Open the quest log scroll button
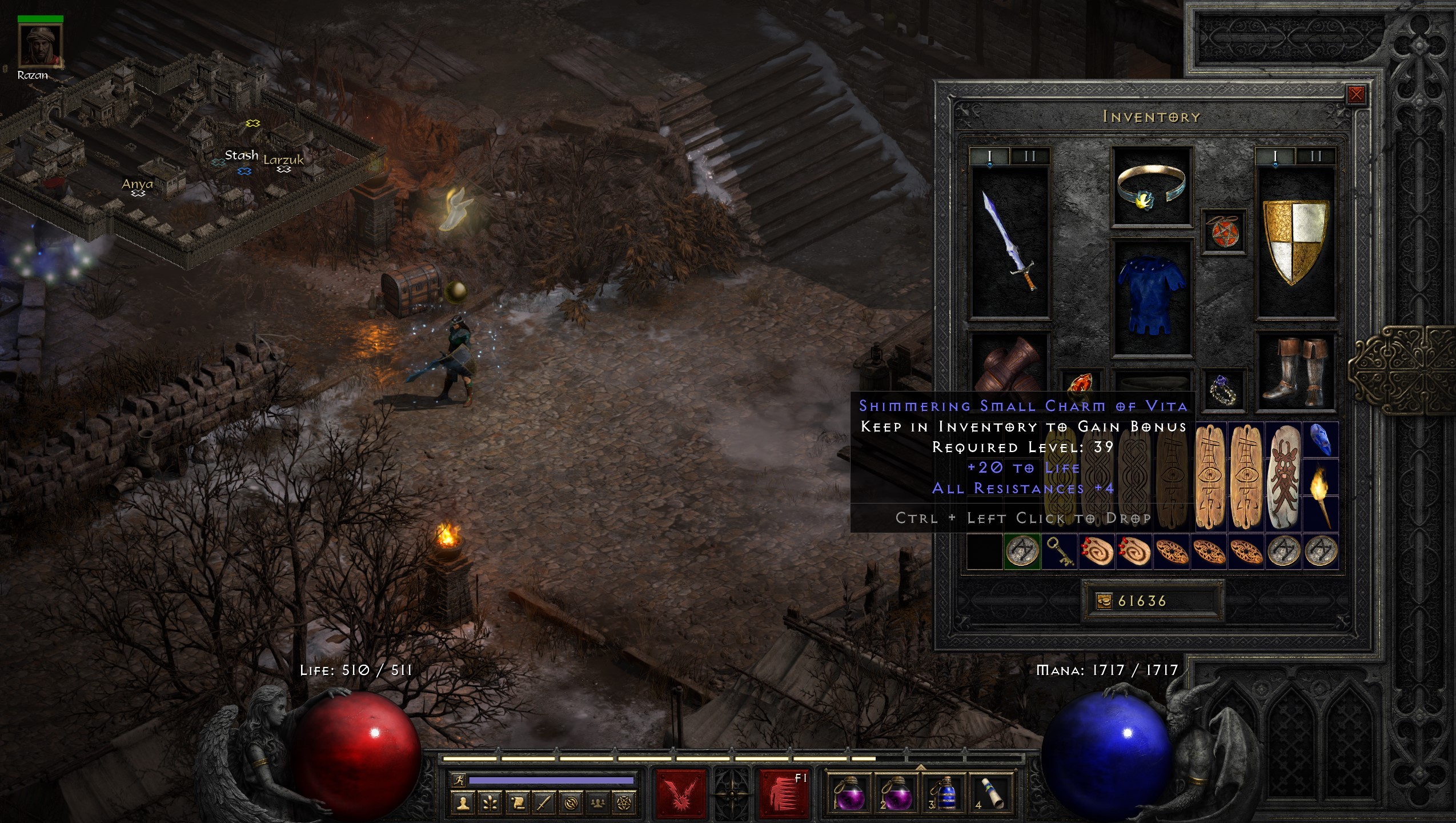The image size is (1456, 823). pyautogui.click(x=517, y=804)
